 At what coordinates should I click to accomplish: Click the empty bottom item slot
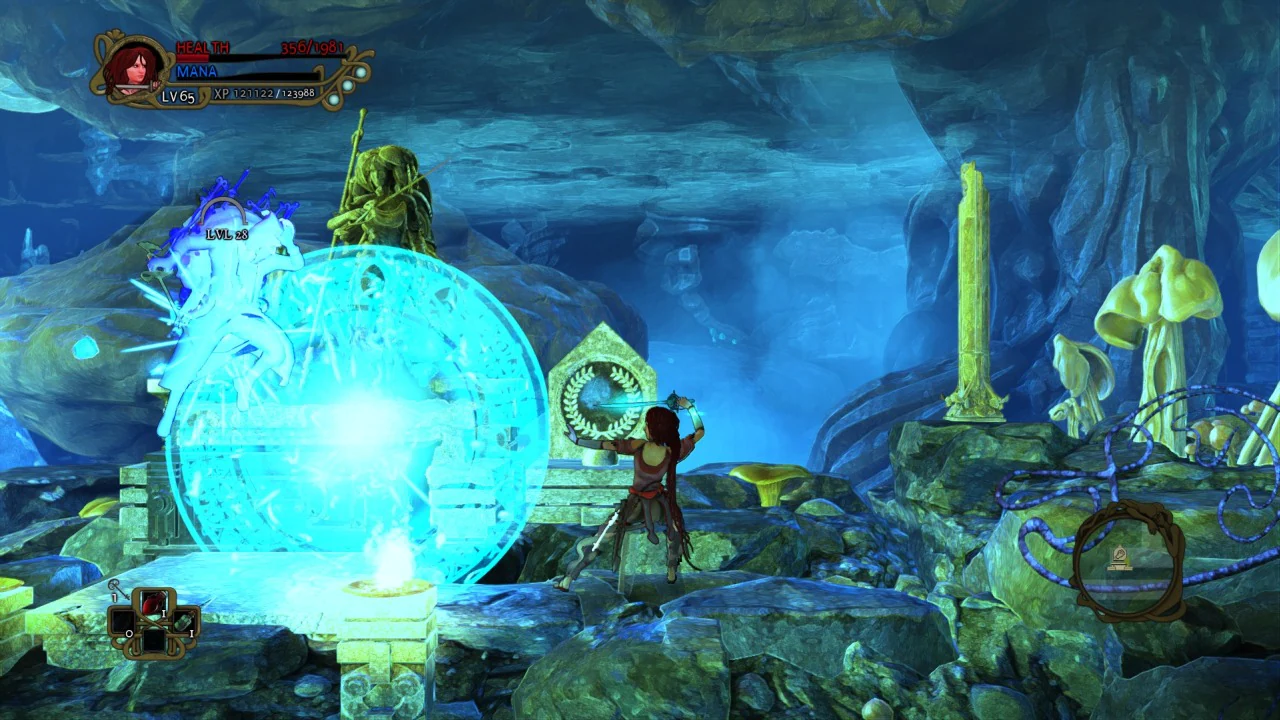click(154, 642)
